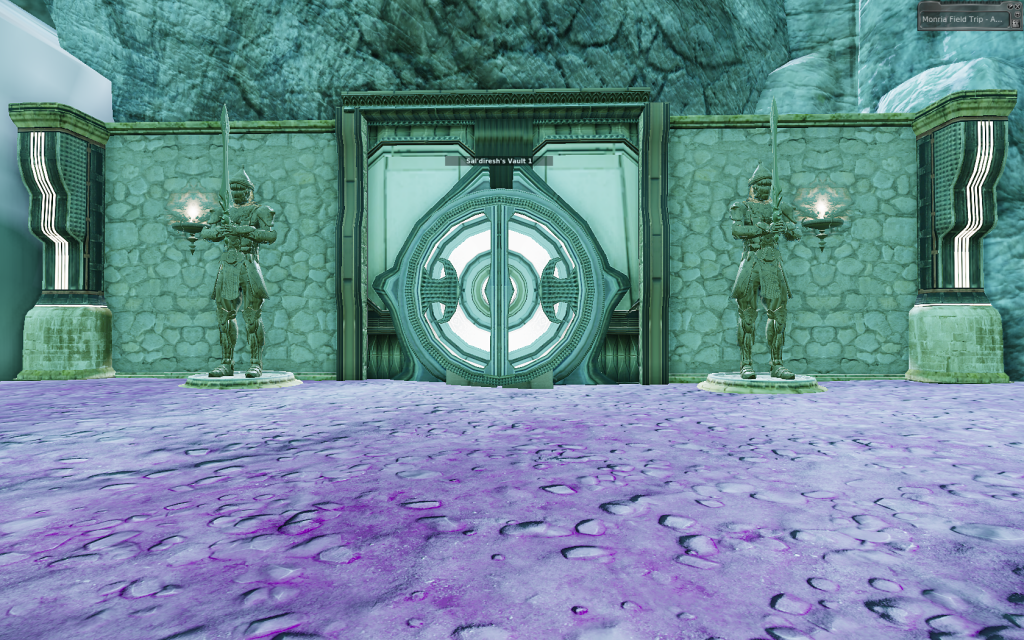The height and width of the screenshot is (640, 1024).
Task: Close the Monria Field Trip tracker panel
Action: point(1017,6)
